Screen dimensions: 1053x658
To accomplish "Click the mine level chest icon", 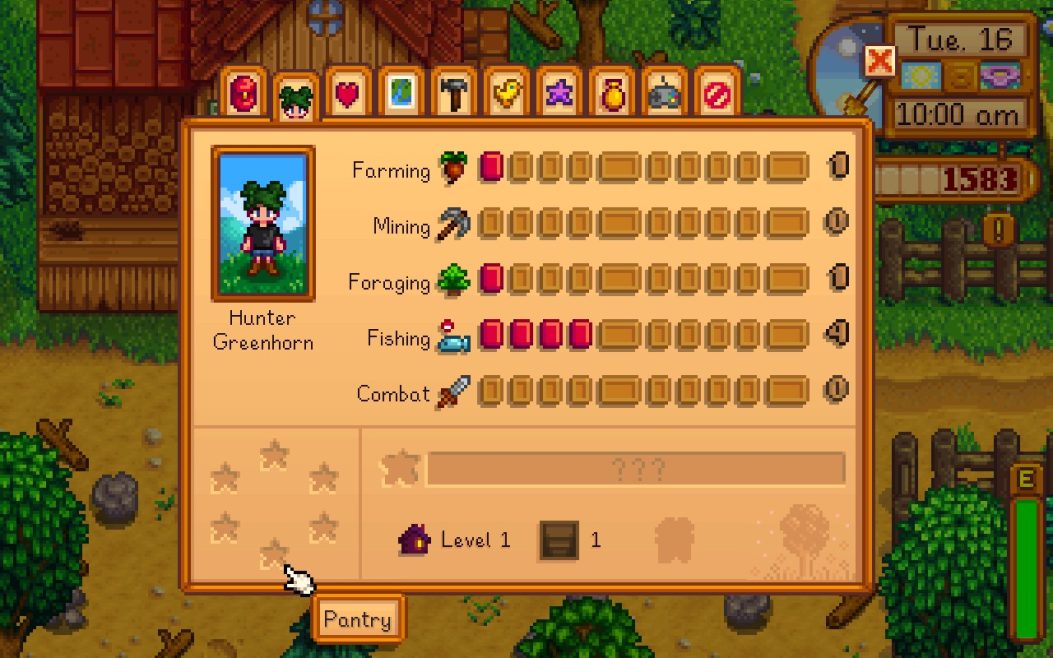I will pos(559,540).
